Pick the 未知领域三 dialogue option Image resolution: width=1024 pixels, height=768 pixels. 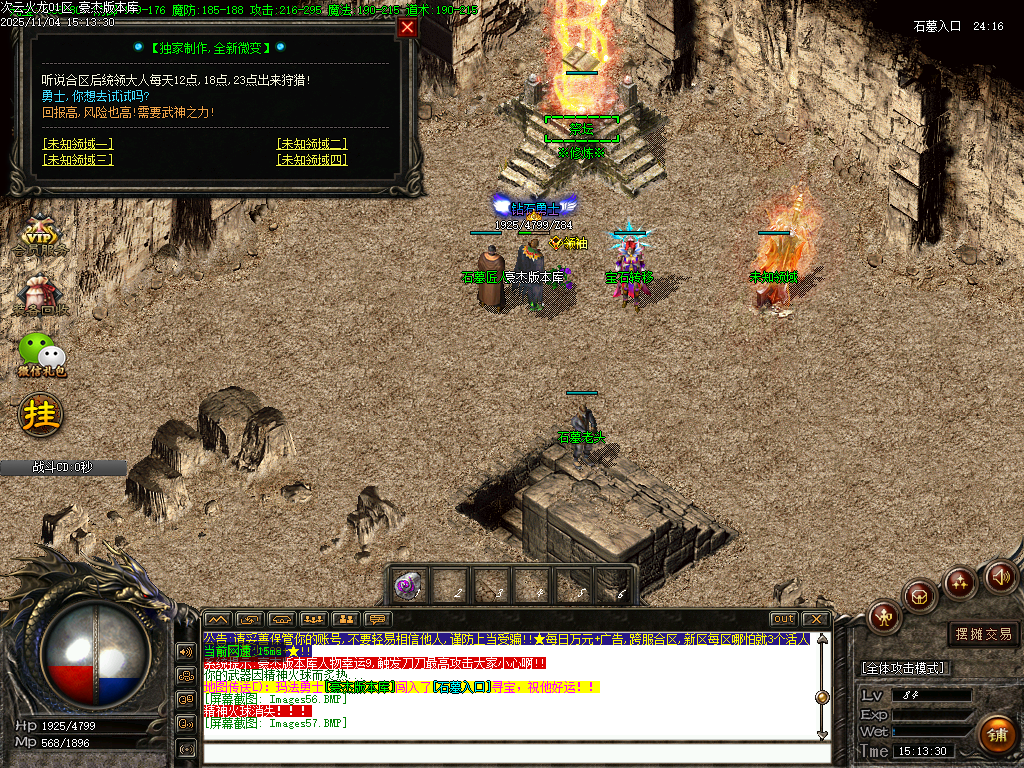[78, 159]
